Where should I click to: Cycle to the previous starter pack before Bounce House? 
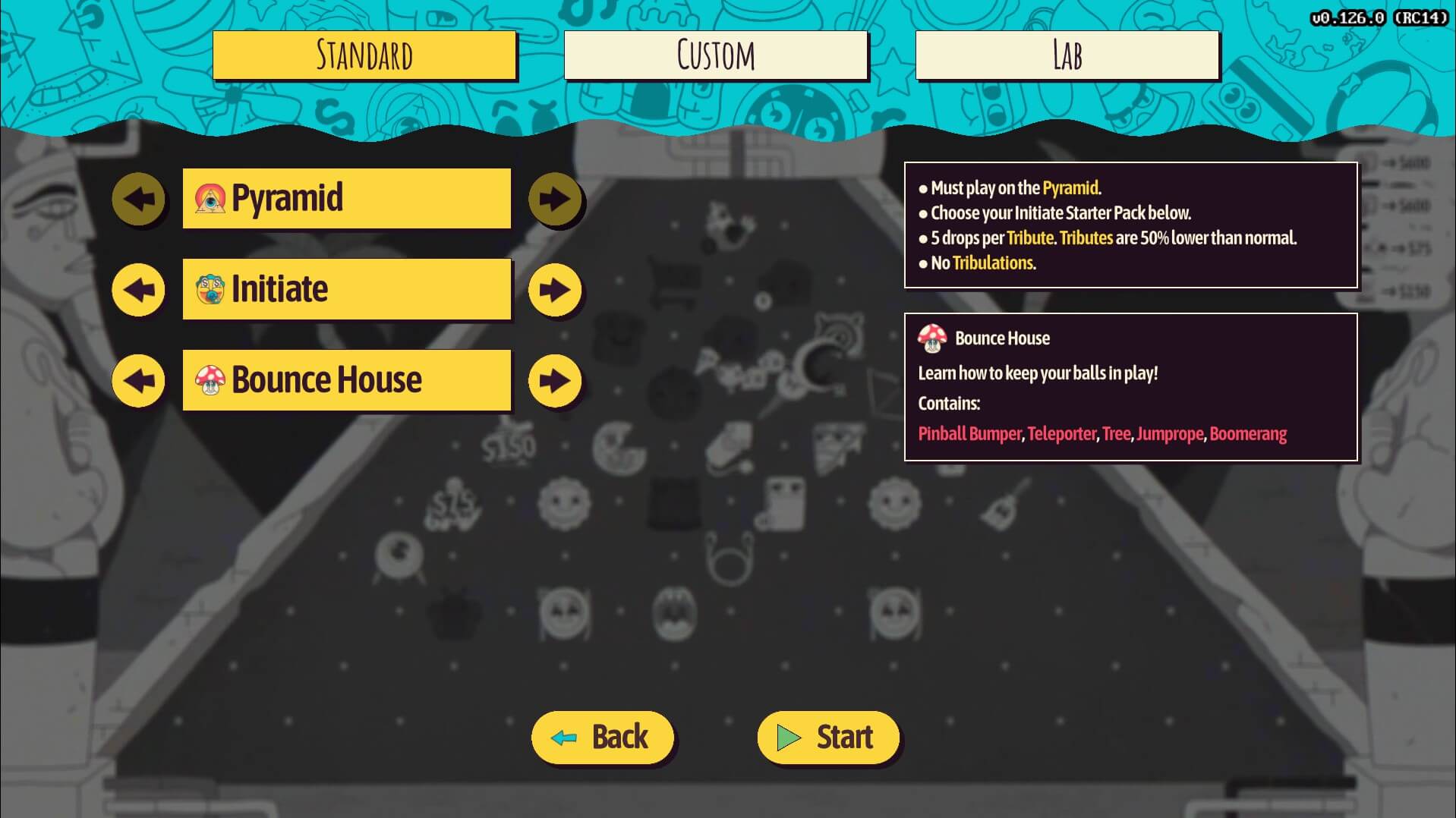(138, 380)
